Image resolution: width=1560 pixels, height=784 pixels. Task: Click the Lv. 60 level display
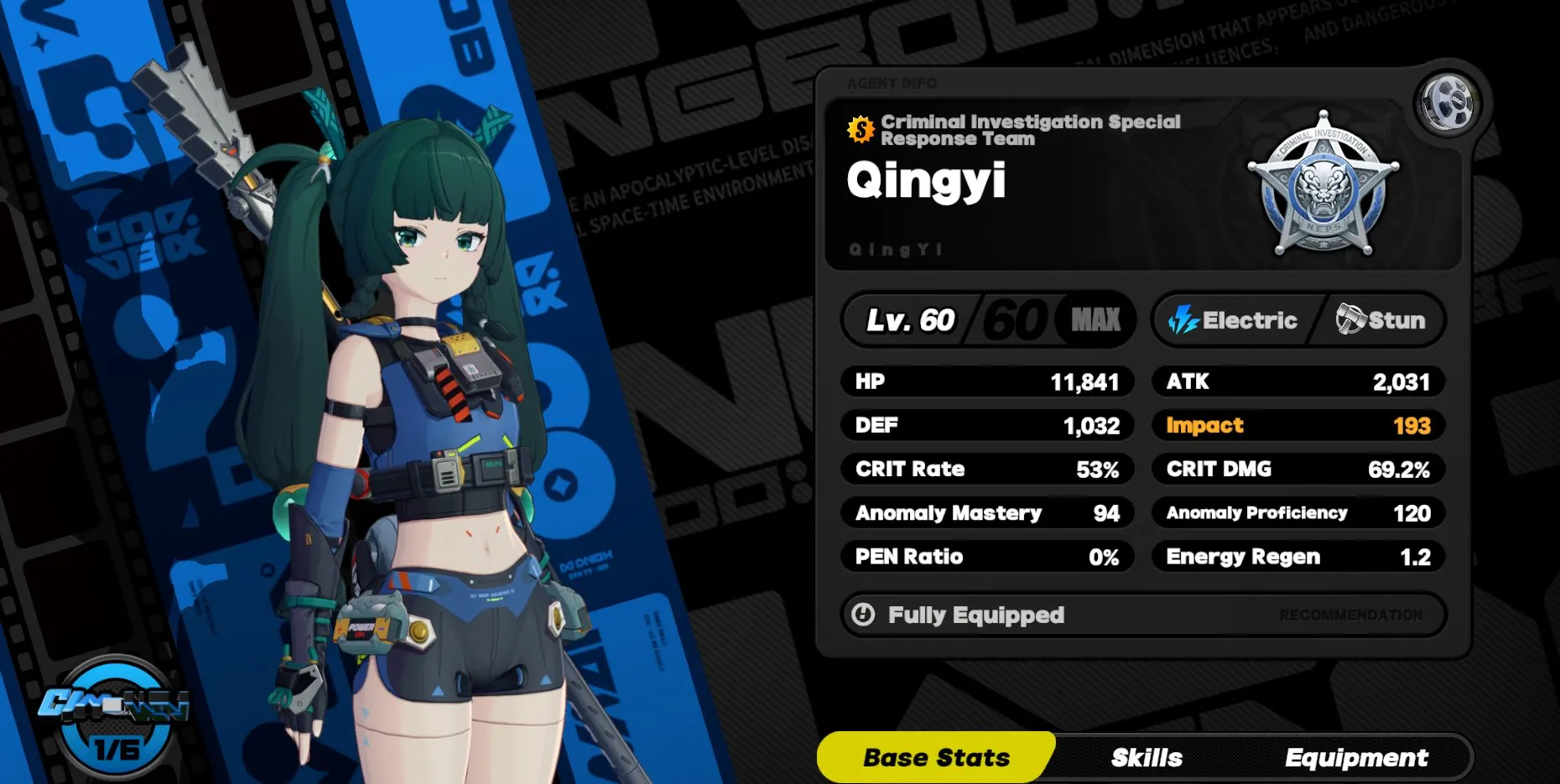(910, 319)
